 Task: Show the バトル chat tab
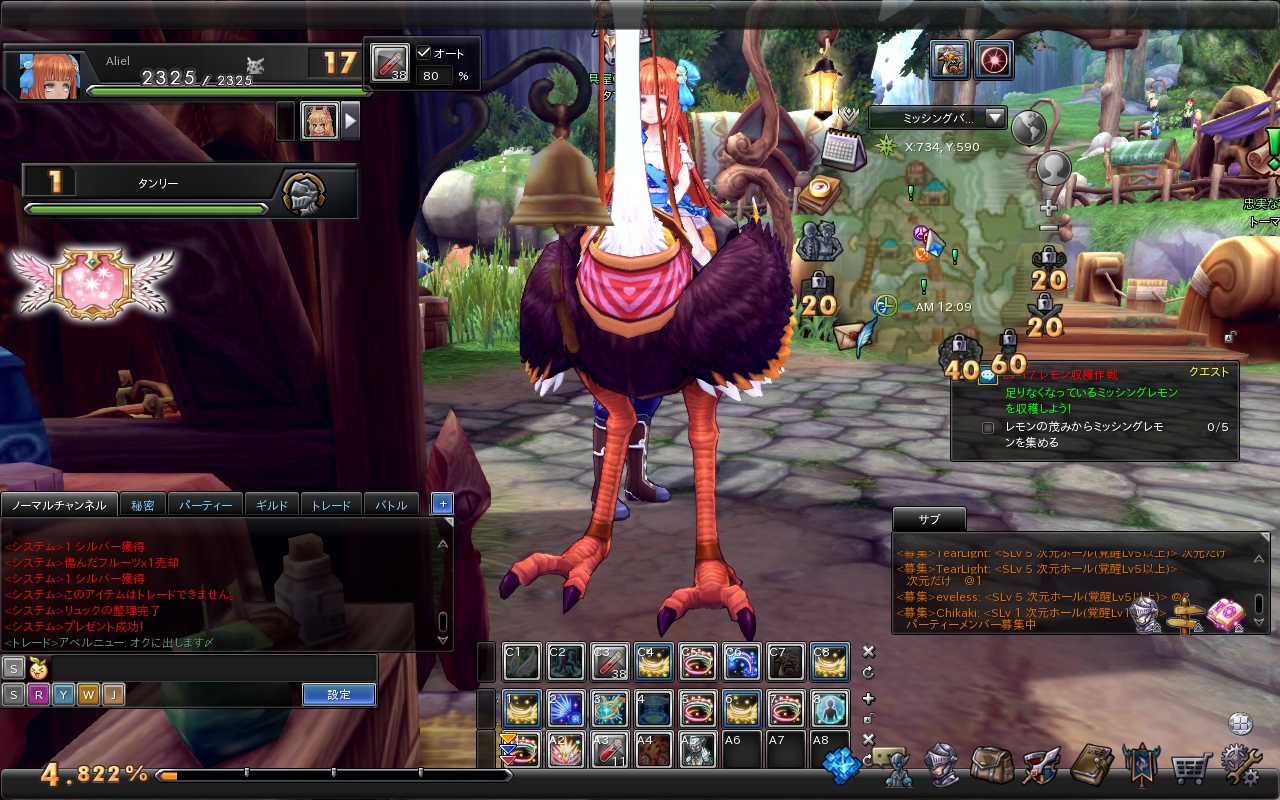[x=391, y=505]
